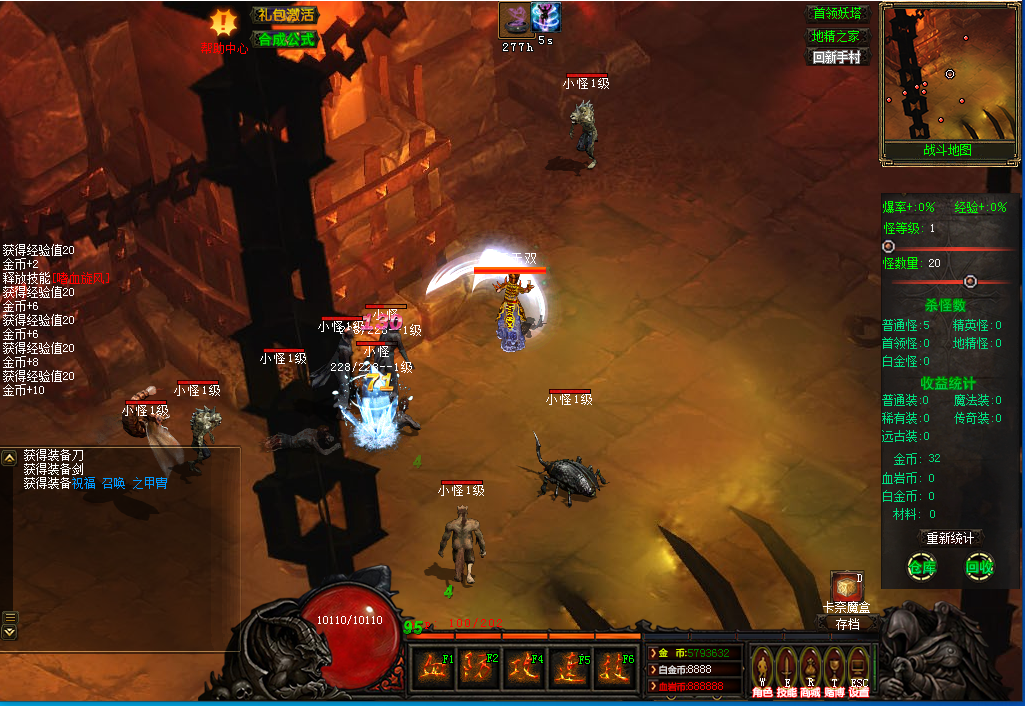Viewport: 1025px width, 706px height.
Task: Open the 赌博 gambling panel
Action: coord(834,670)
